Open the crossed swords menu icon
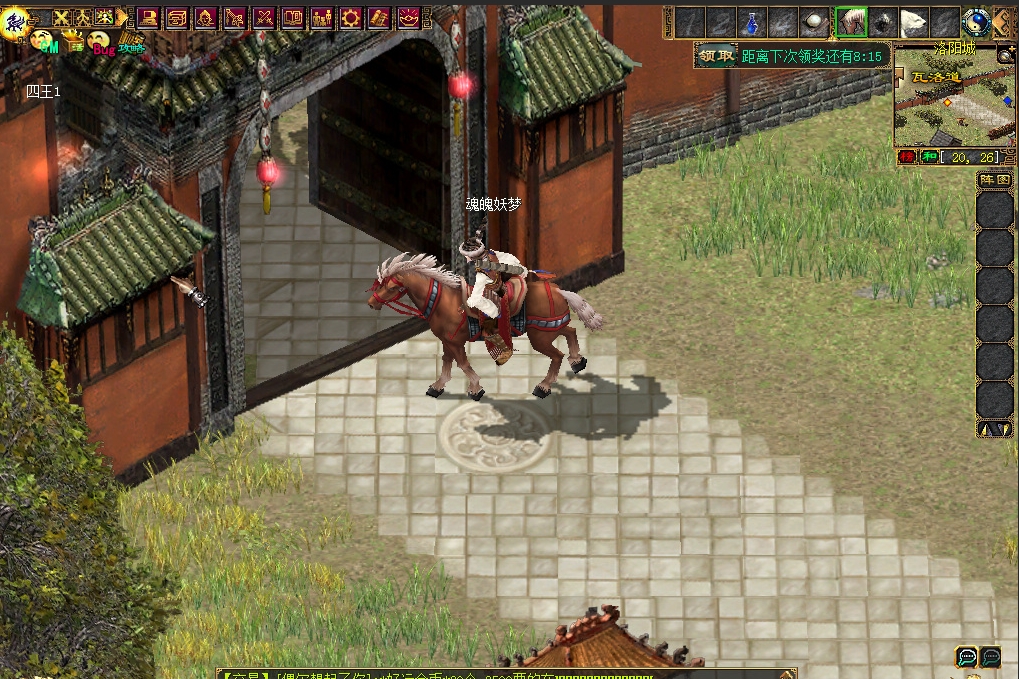The width and height of the screenshot is (1019, 679). tap(264, 17)
